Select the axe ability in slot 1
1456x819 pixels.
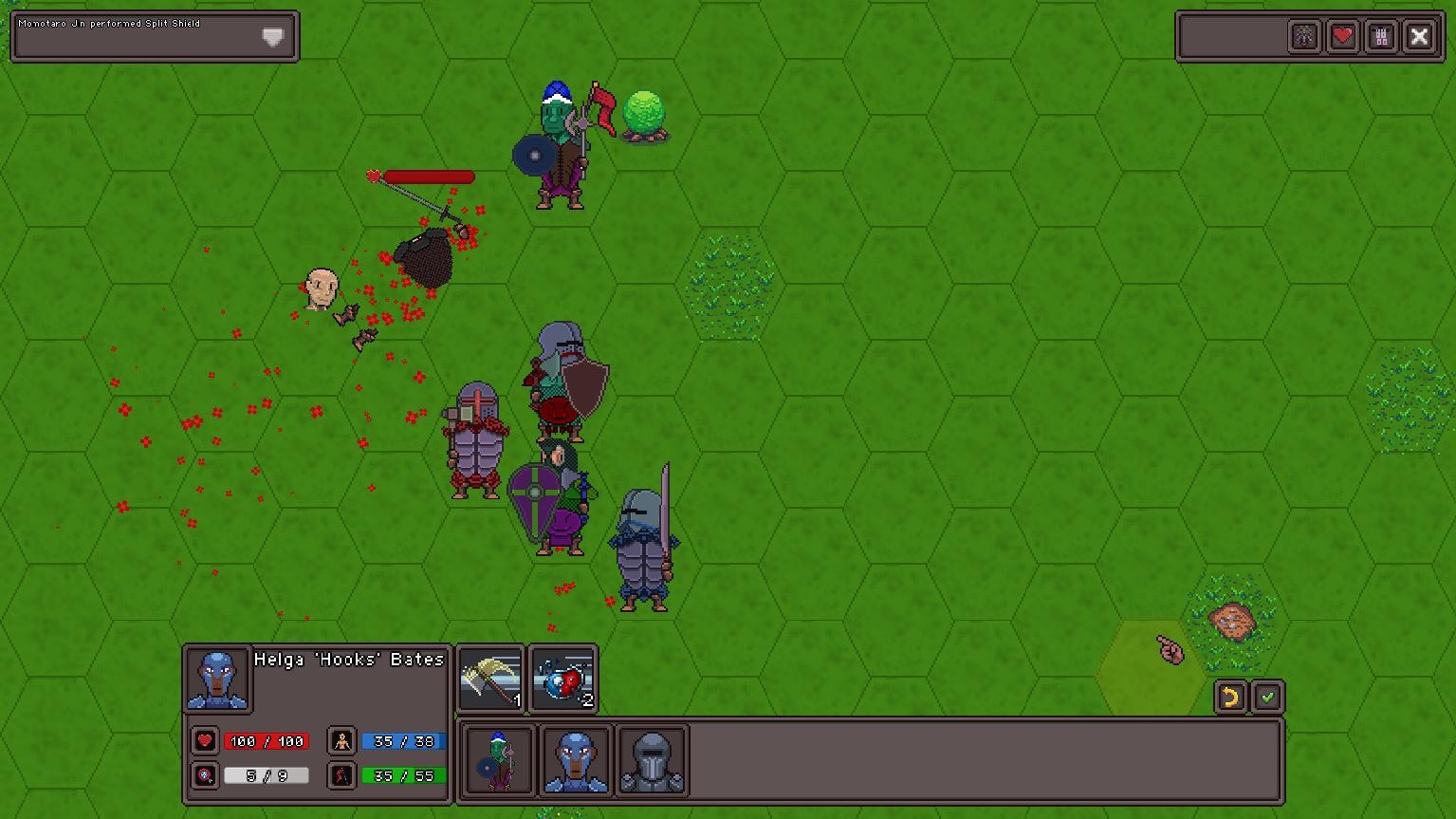pyautogui.click(x=490, y=677)
